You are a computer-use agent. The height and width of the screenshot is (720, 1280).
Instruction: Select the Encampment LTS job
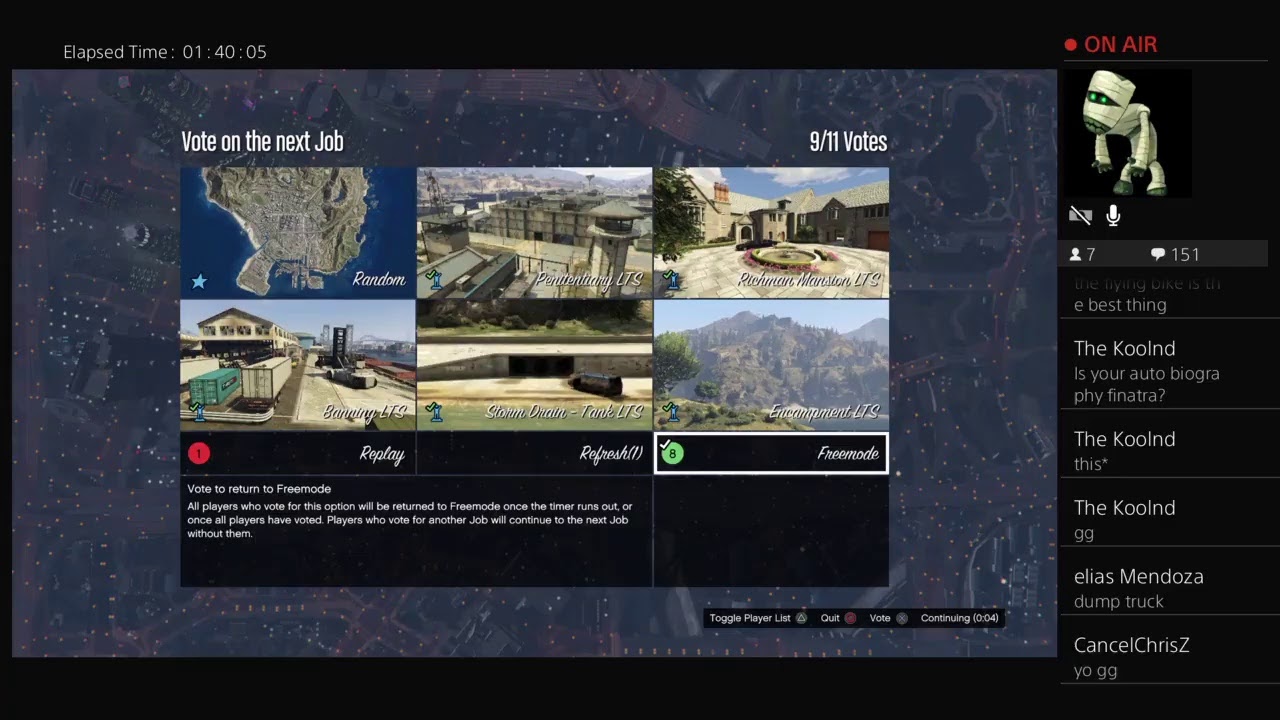(x=771, y=365)
